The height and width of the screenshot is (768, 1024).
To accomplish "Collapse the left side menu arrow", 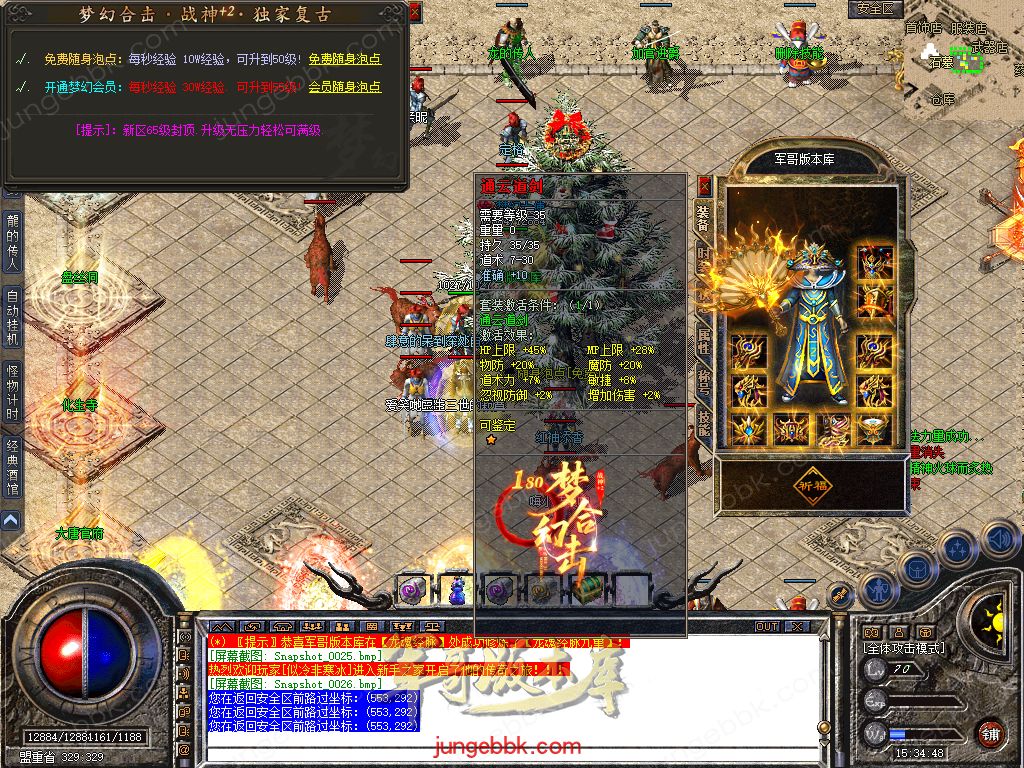I will click(10, 520).
